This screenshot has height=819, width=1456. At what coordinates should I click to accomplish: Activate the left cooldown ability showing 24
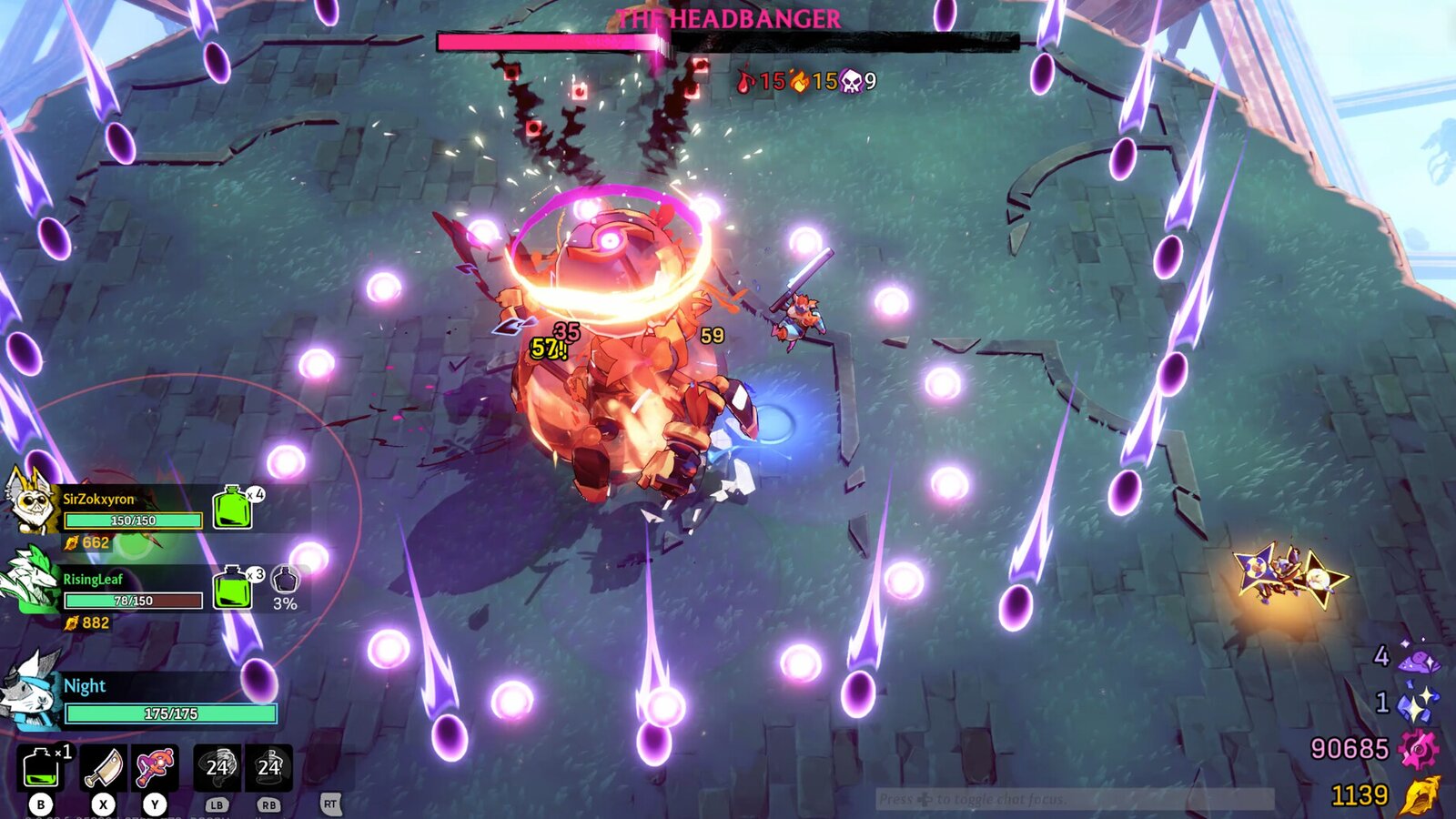click(217, 767)
